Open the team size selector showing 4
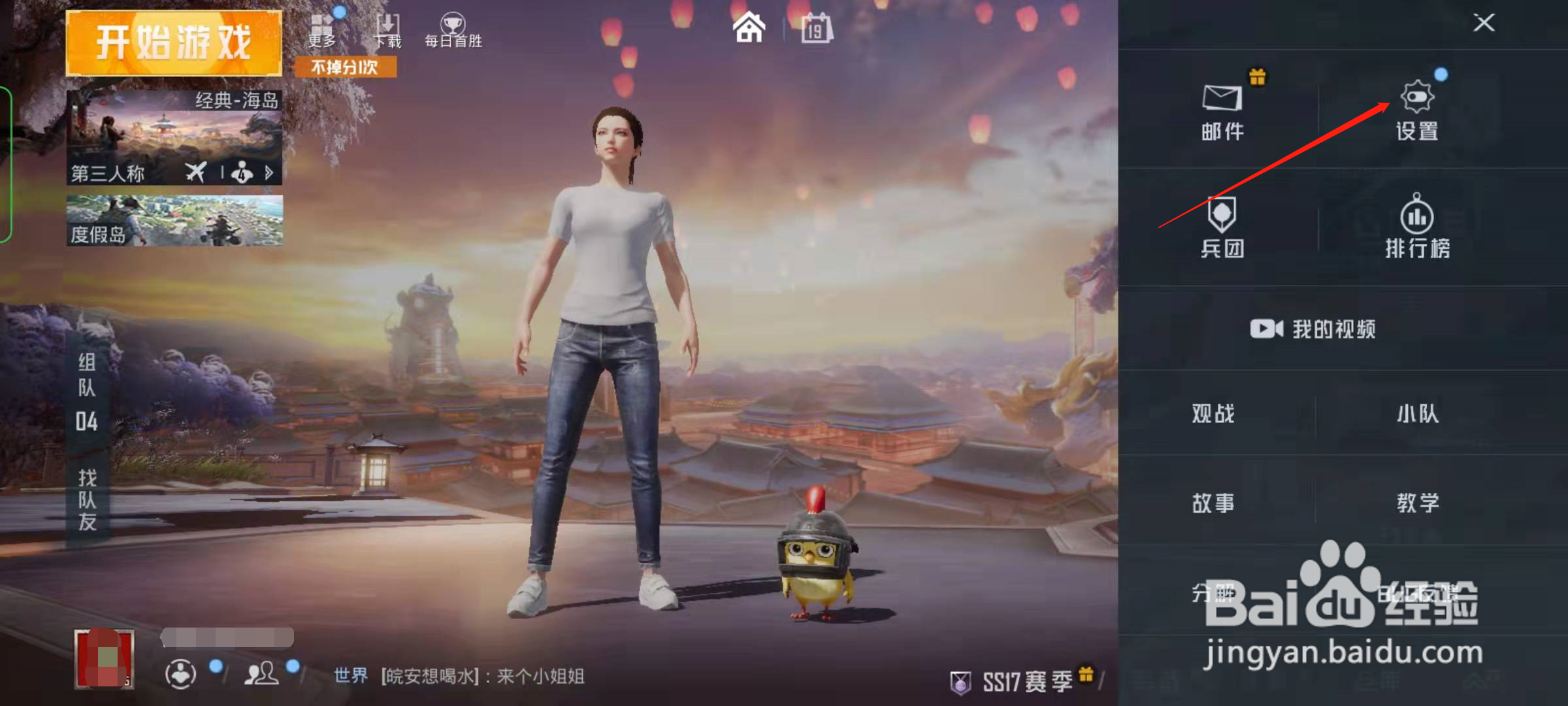The height and width of the screenshot is (706, 1568). point(241,173)
